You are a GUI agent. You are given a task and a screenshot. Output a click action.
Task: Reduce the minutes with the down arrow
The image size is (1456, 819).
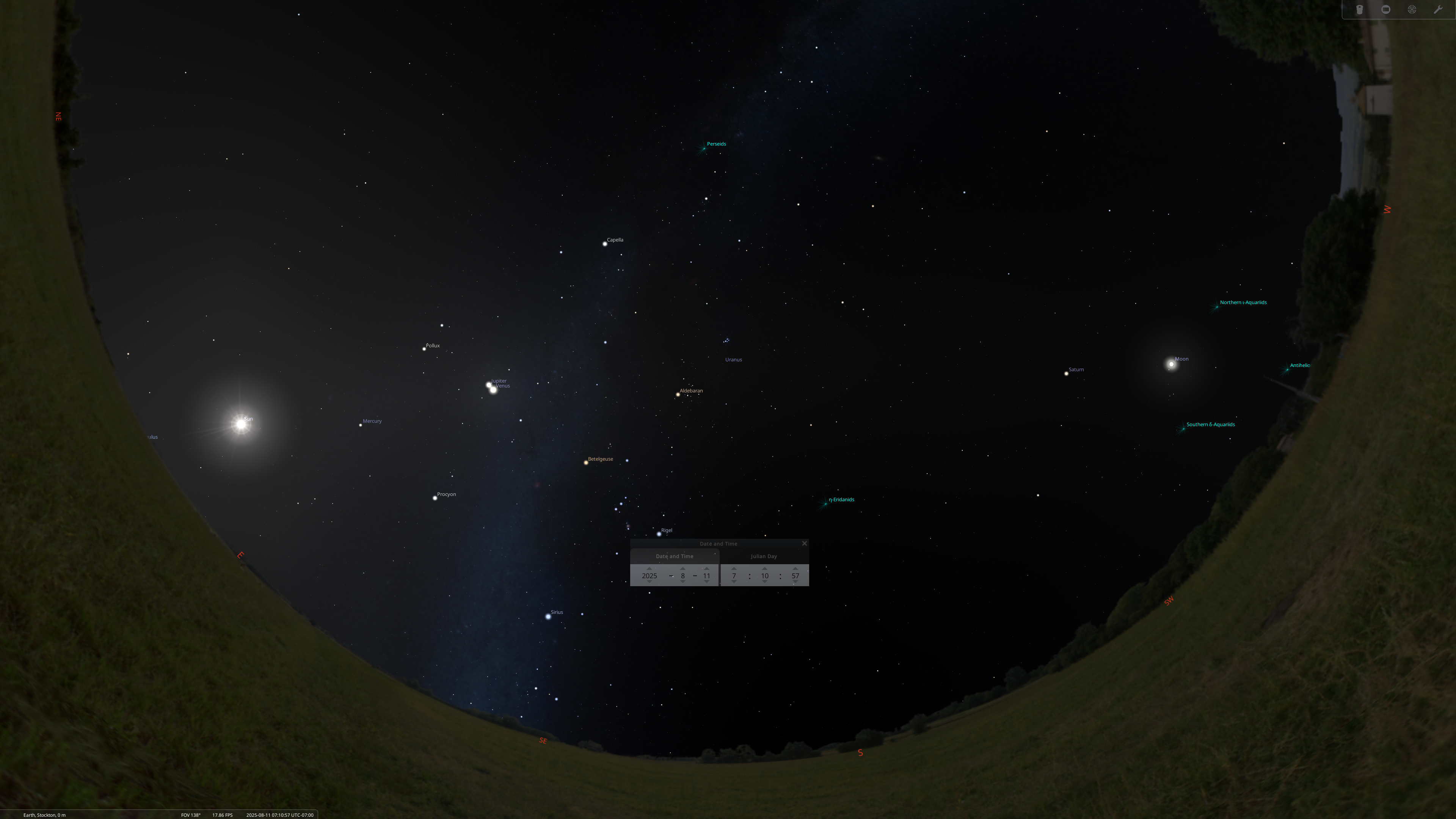pyautogui.click(x=765, y=582)
